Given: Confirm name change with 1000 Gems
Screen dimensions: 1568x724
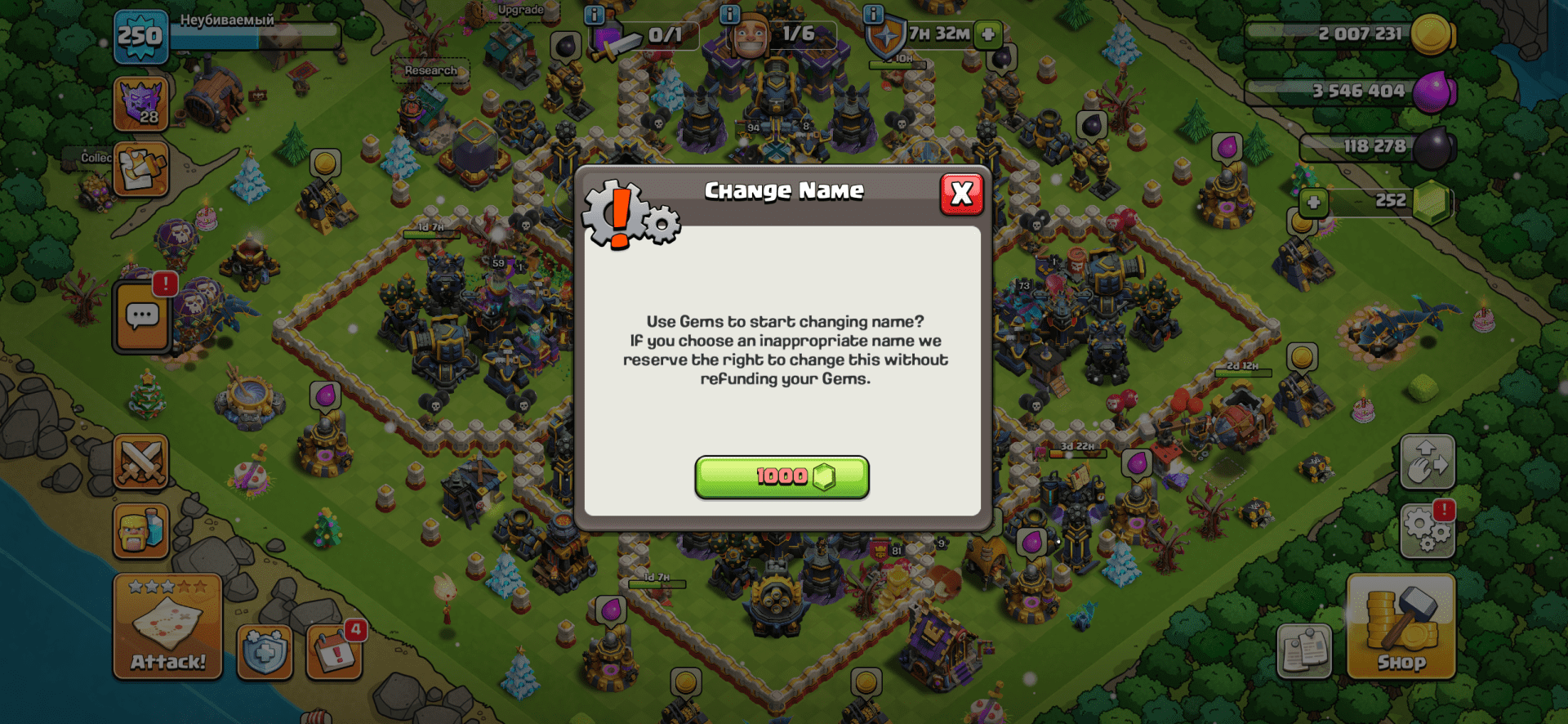Looking at the screenshot, I should point(782,478).
